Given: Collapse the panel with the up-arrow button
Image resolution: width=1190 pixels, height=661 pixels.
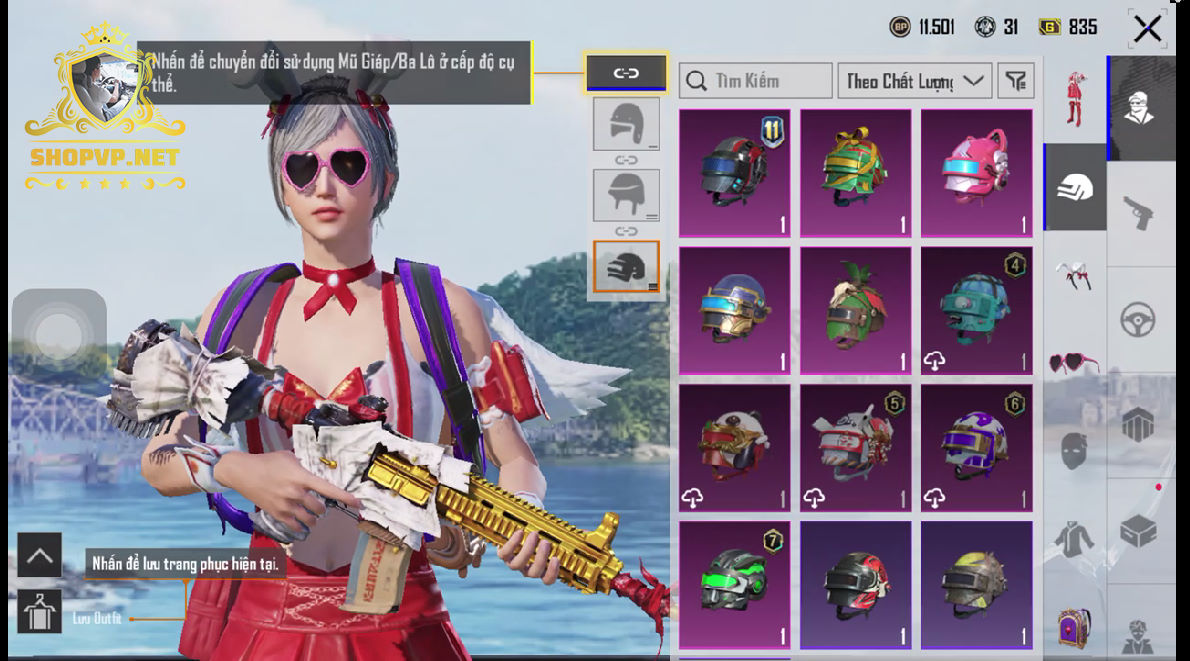Looking at the screenshot, I should point(39,555).
